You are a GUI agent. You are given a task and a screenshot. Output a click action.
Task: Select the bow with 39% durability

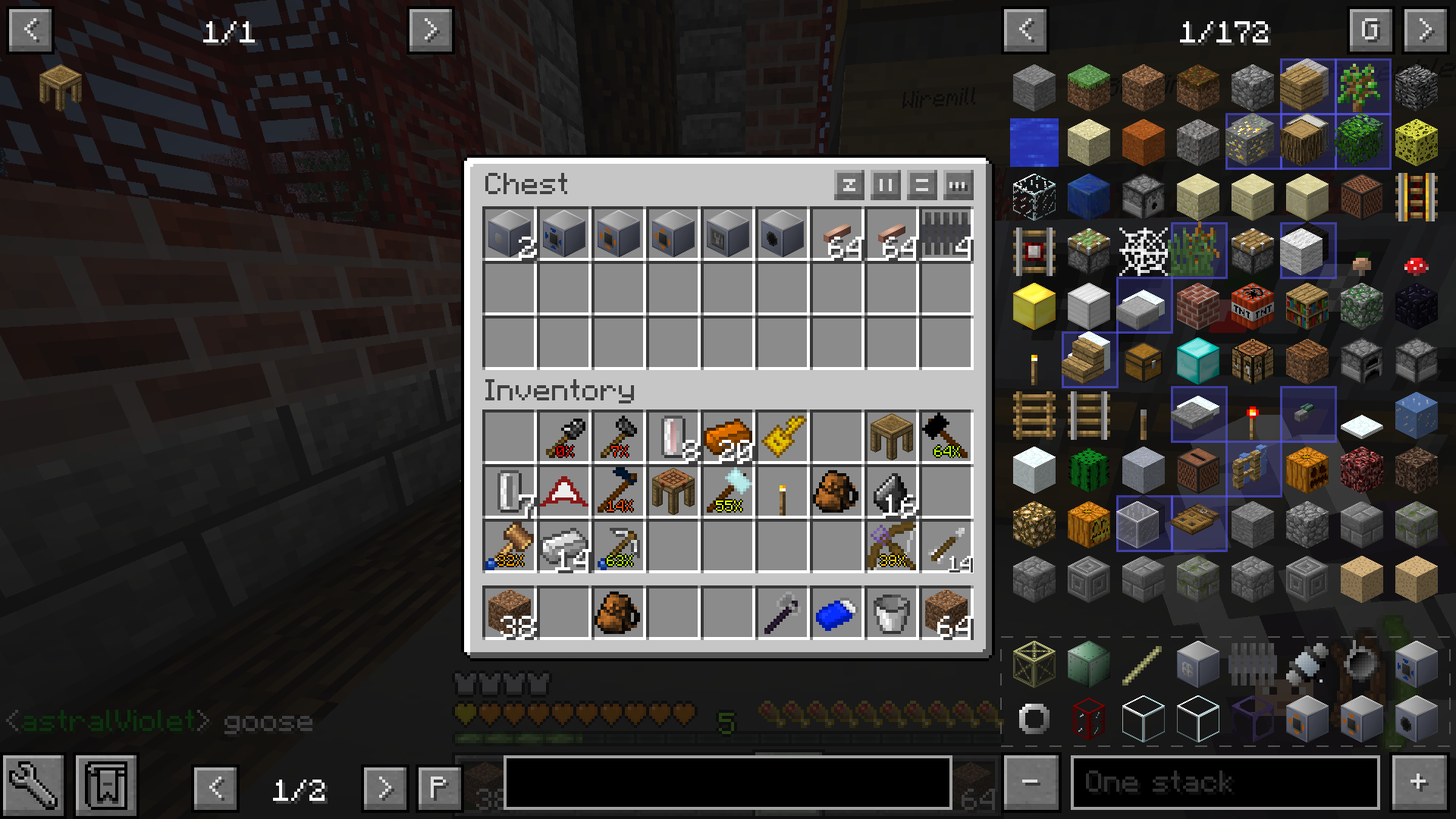click(x=891, y=546)
